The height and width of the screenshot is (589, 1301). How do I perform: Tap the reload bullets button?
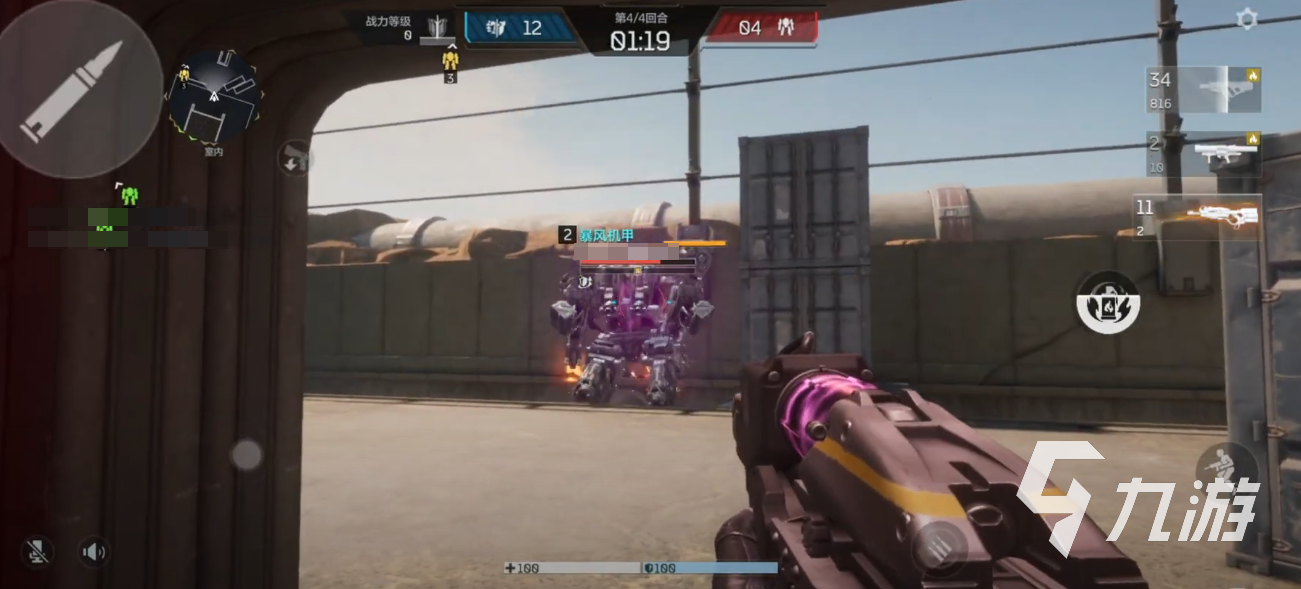940,548
